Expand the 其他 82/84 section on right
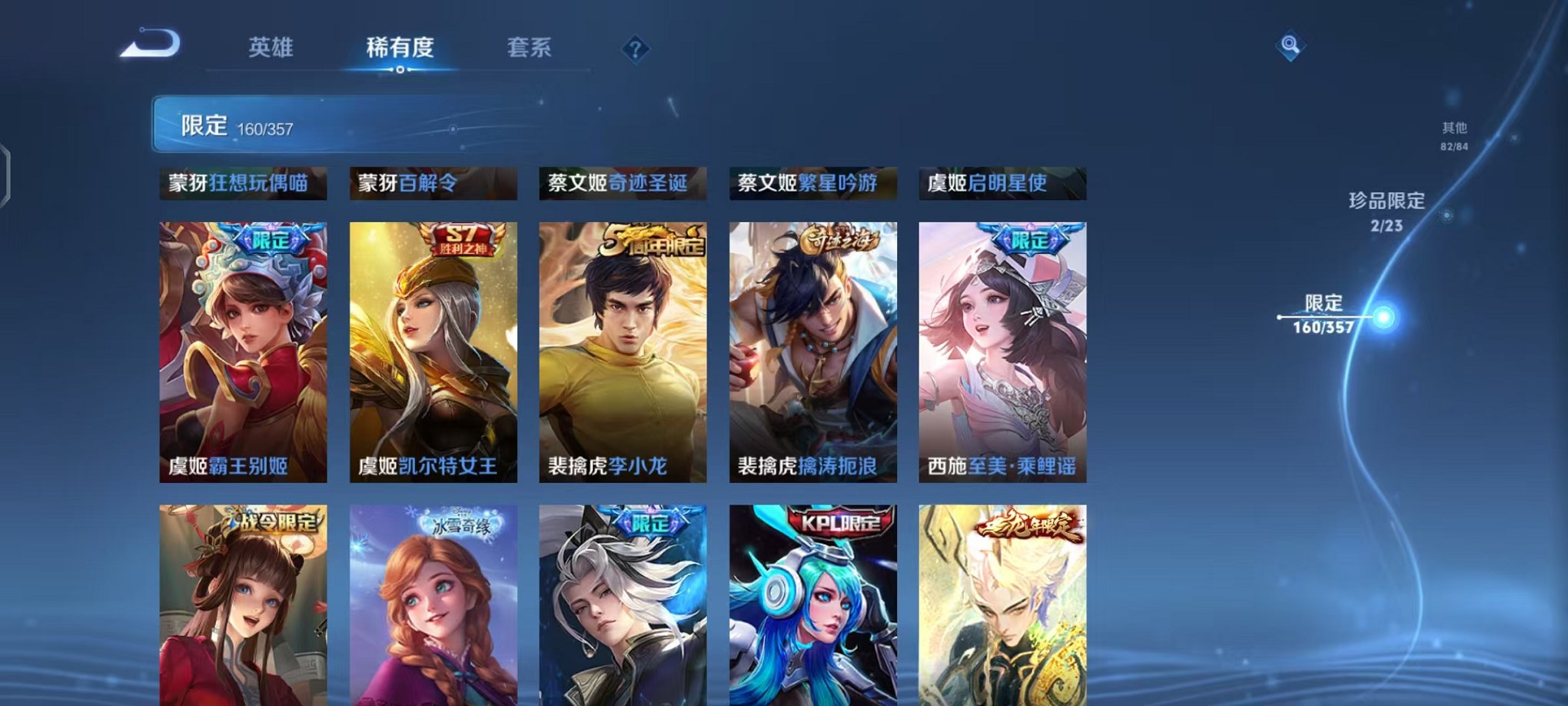 coord(1453,132)
